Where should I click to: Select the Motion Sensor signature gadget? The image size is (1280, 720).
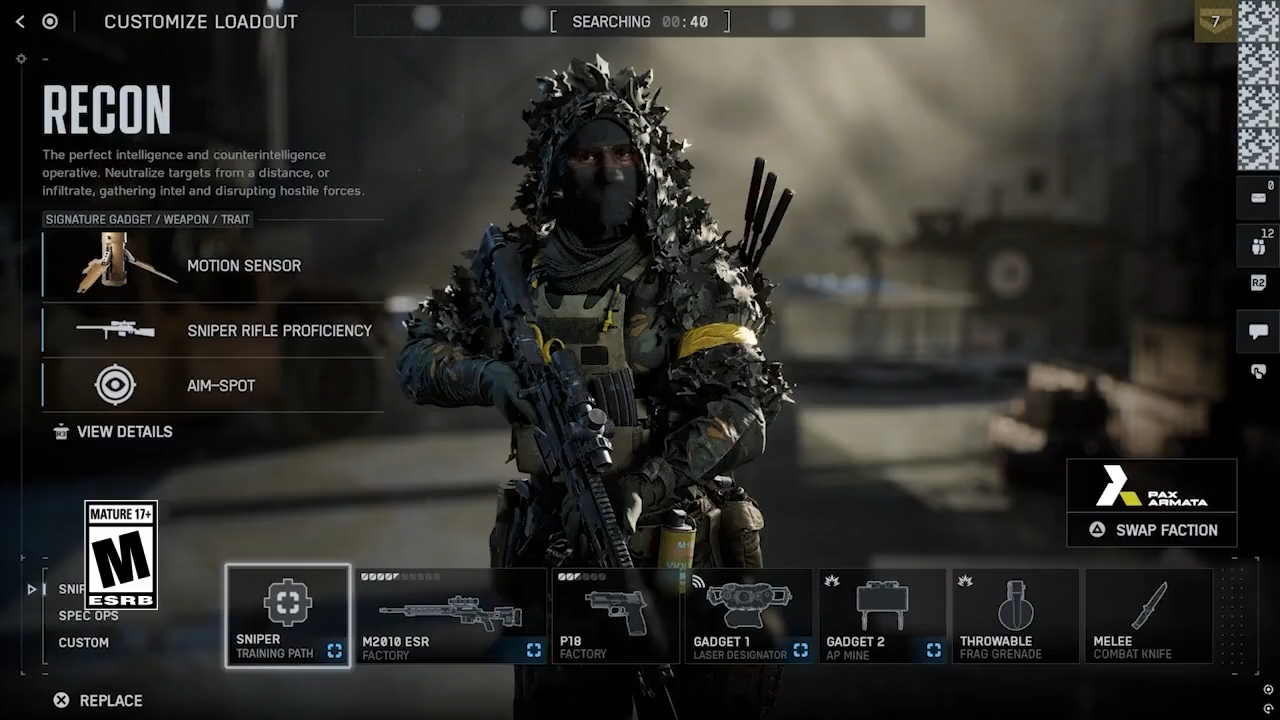213,265
